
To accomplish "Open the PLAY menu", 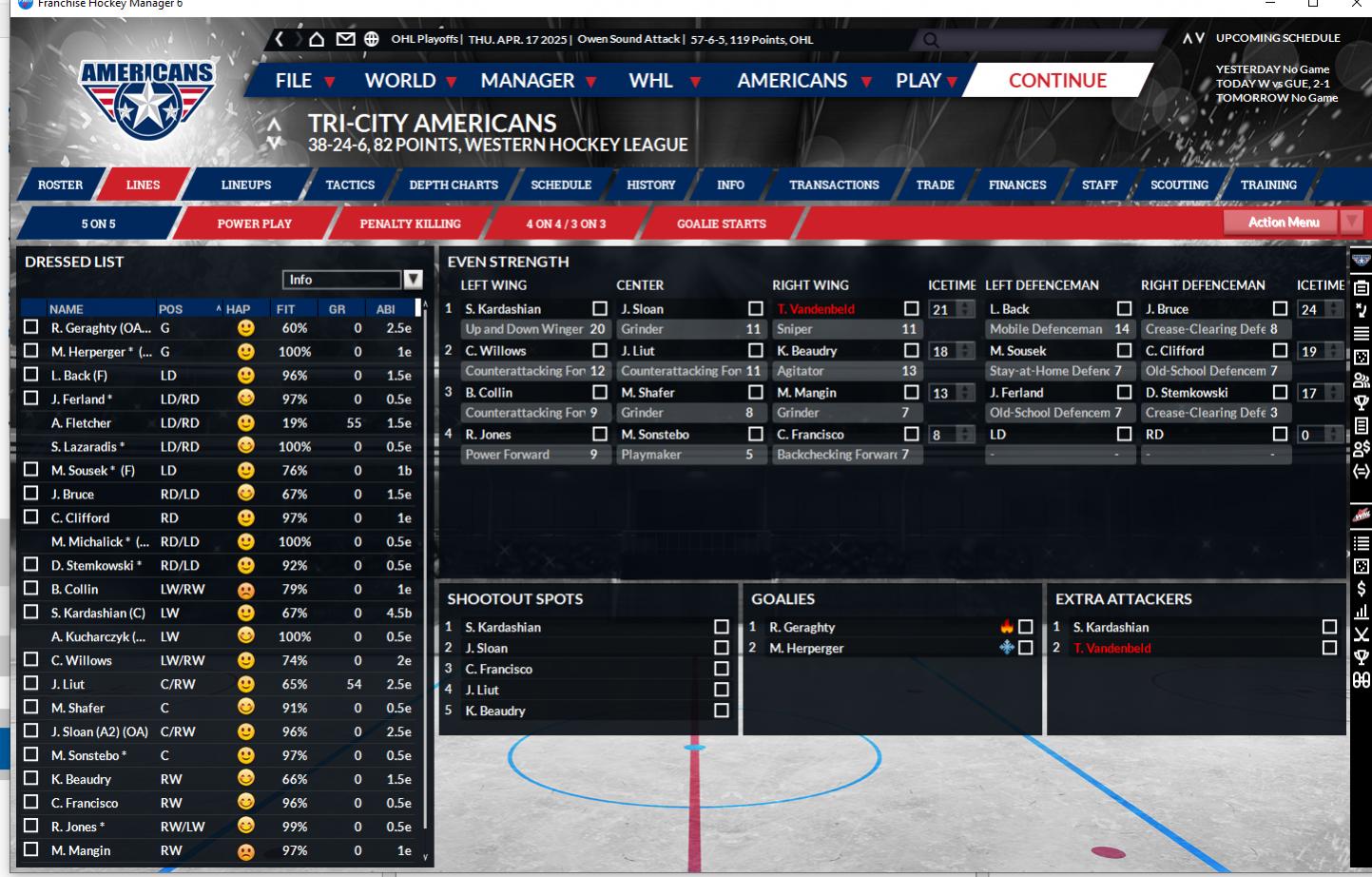I will coord(918,81).
